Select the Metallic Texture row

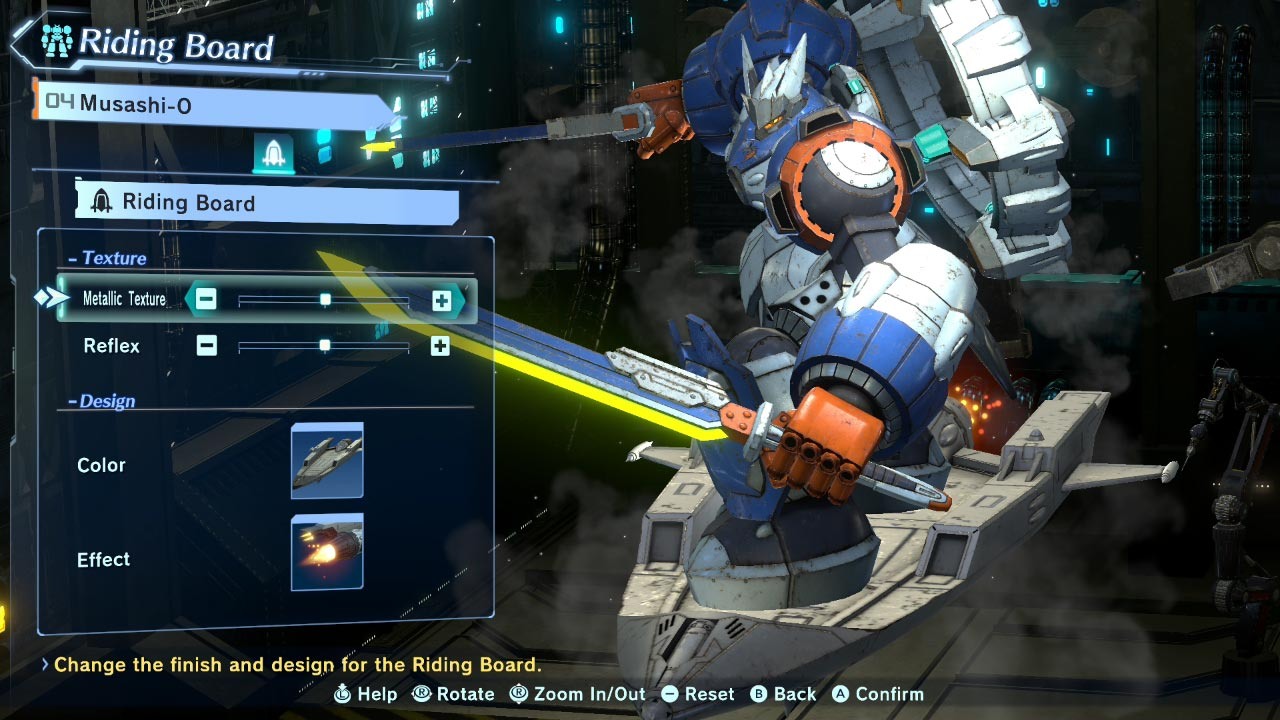click(x=124, y=299)
